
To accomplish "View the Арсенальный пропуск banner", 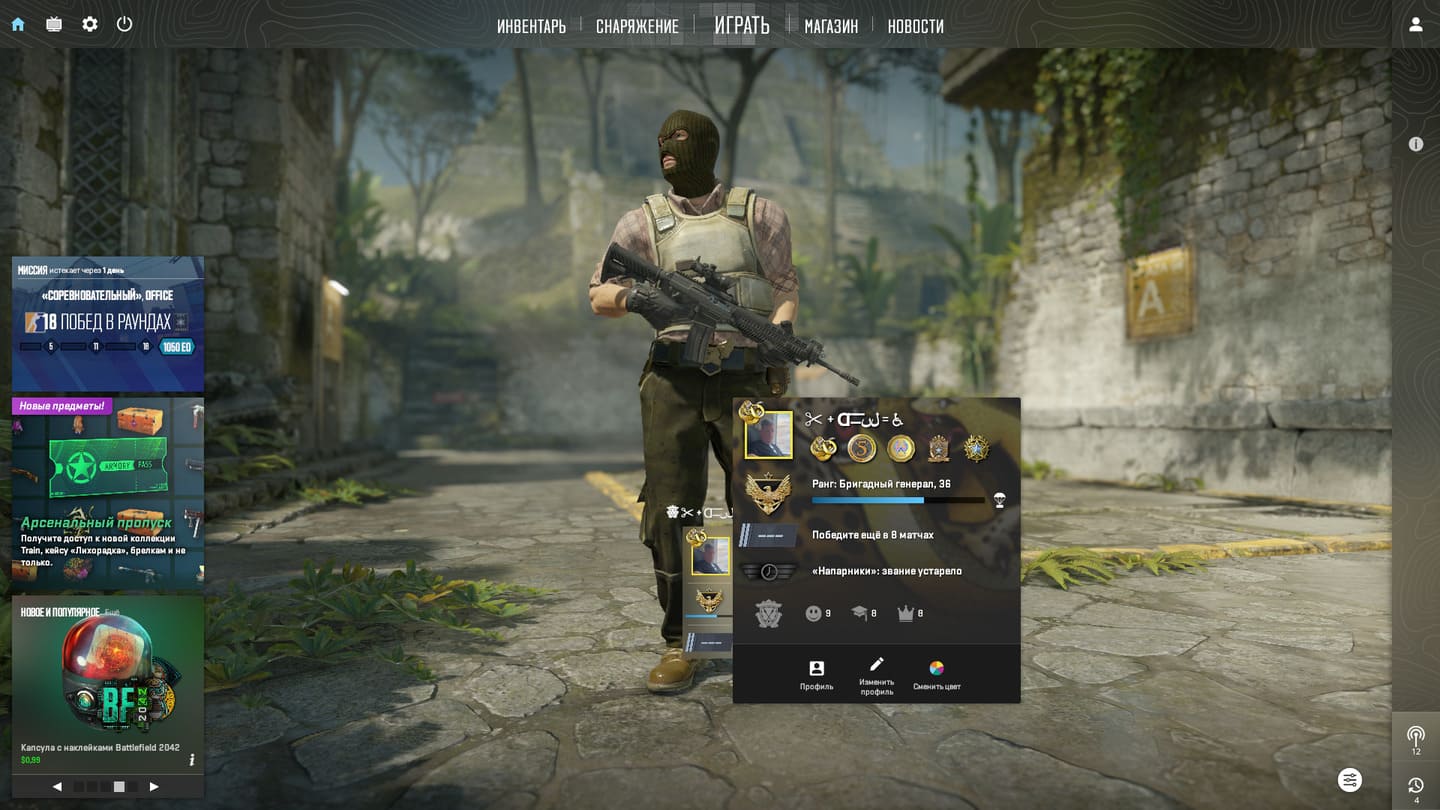I will 108,490.
